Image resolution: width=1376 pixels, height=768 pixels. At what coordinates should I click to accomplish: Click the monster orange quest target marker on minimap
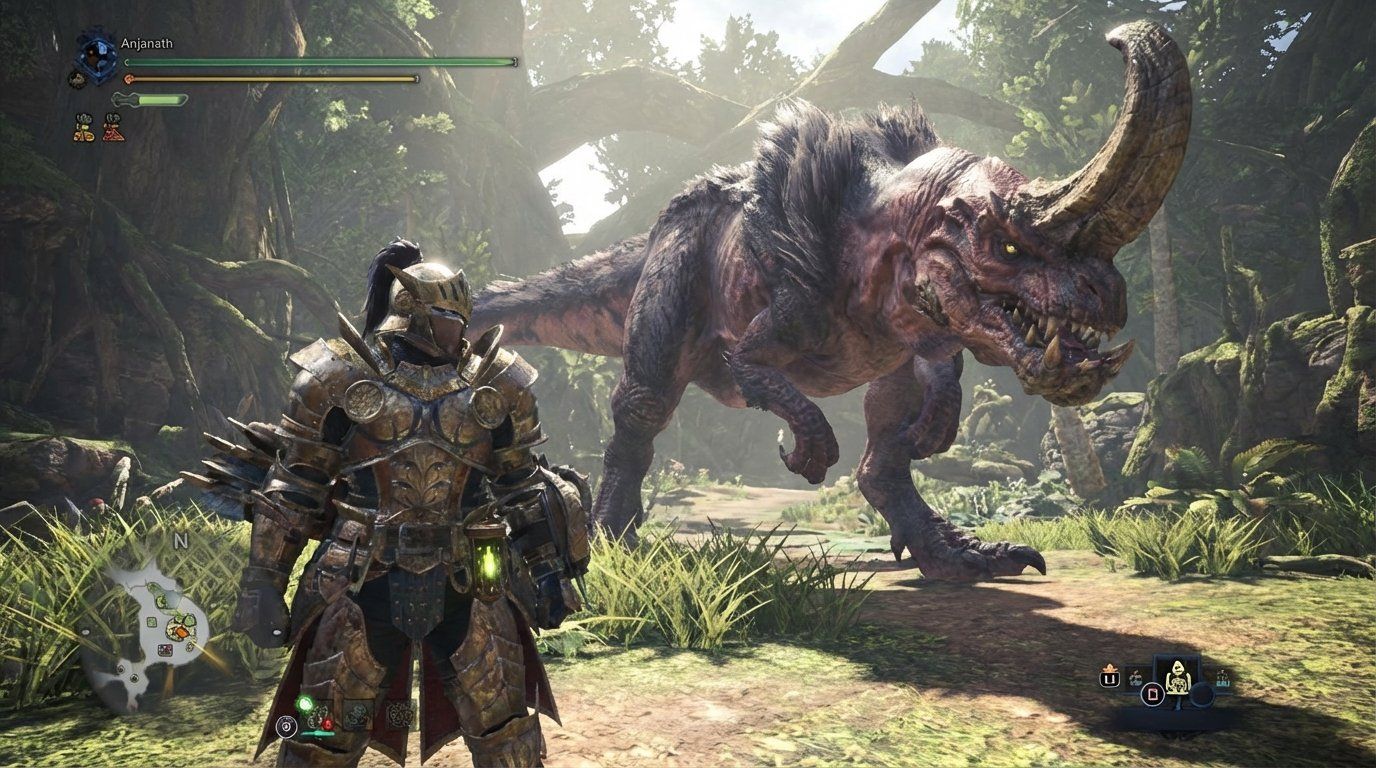pyautogui.click(x=183, y=631)
